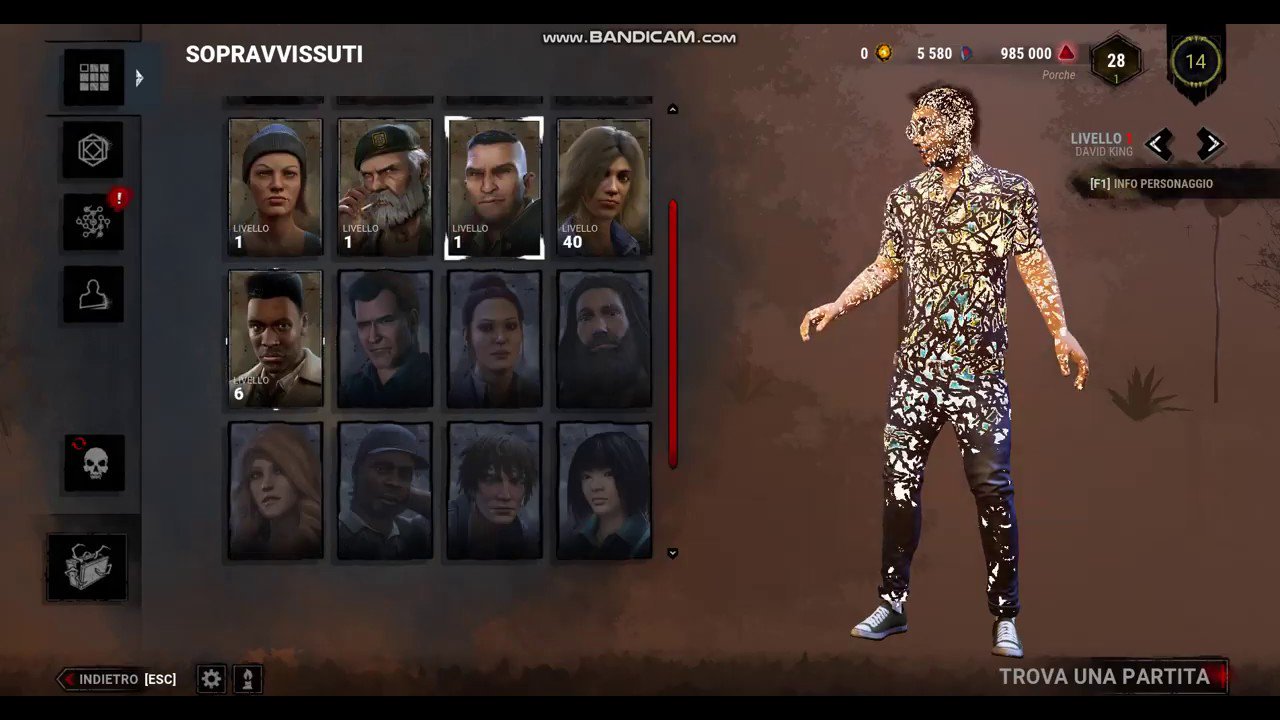
Task: Open the player profile silhouette panel
Action: click(x=93, y=293)
